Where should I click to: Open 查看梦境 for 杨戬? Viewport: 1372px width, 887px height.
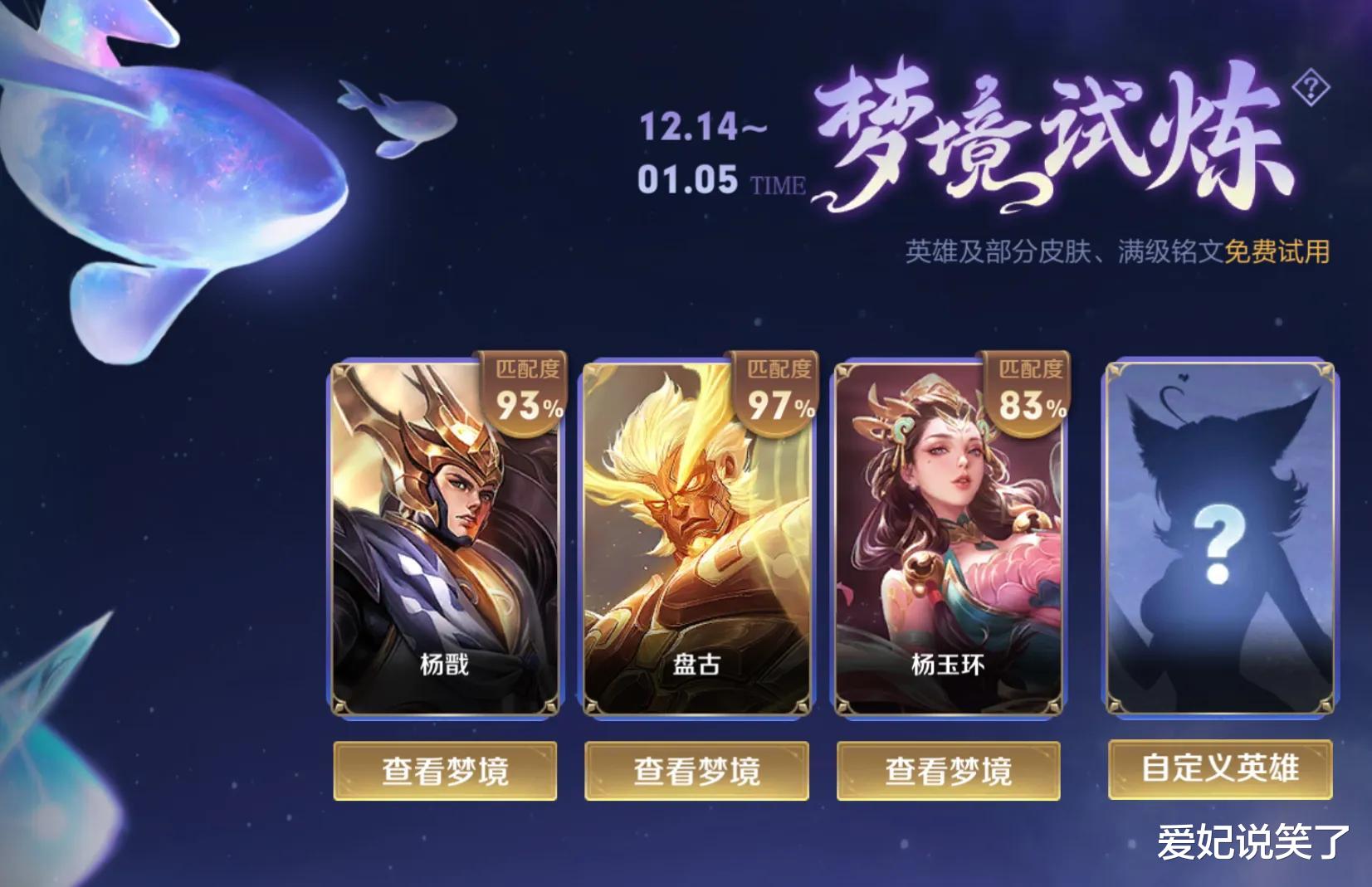click(x=446, y=769)
